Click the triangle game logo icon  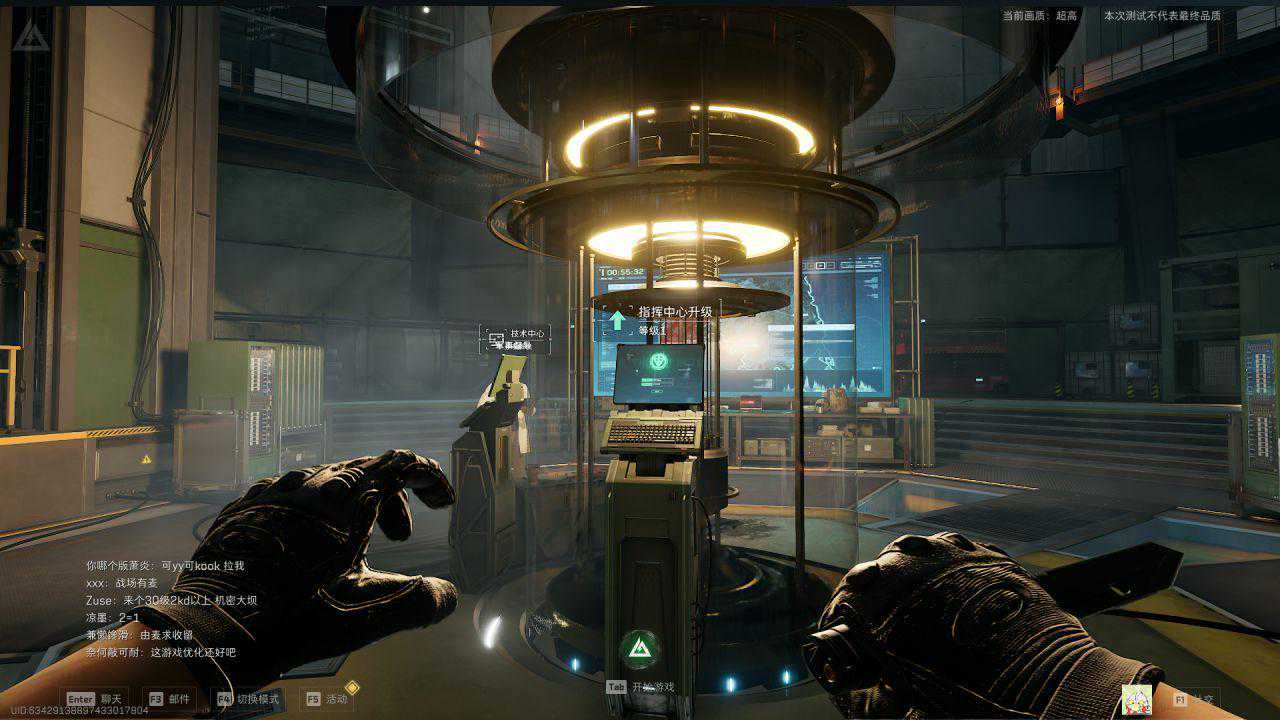[30, 37]
